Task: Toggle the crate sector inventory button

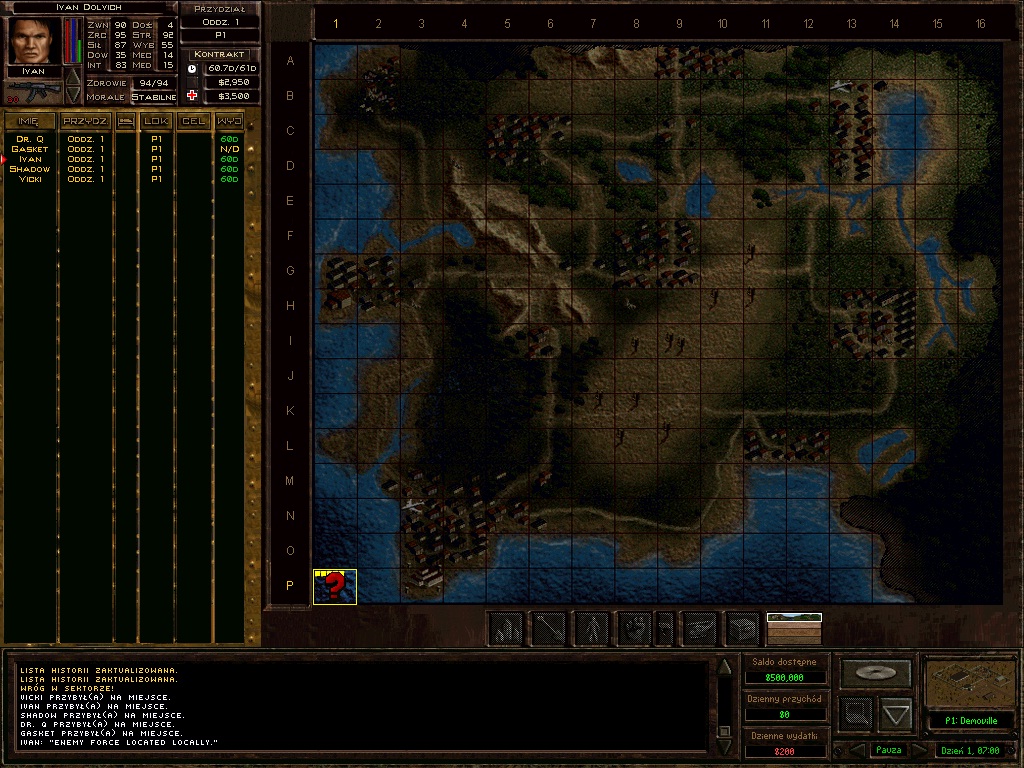Action: [742, 628]
